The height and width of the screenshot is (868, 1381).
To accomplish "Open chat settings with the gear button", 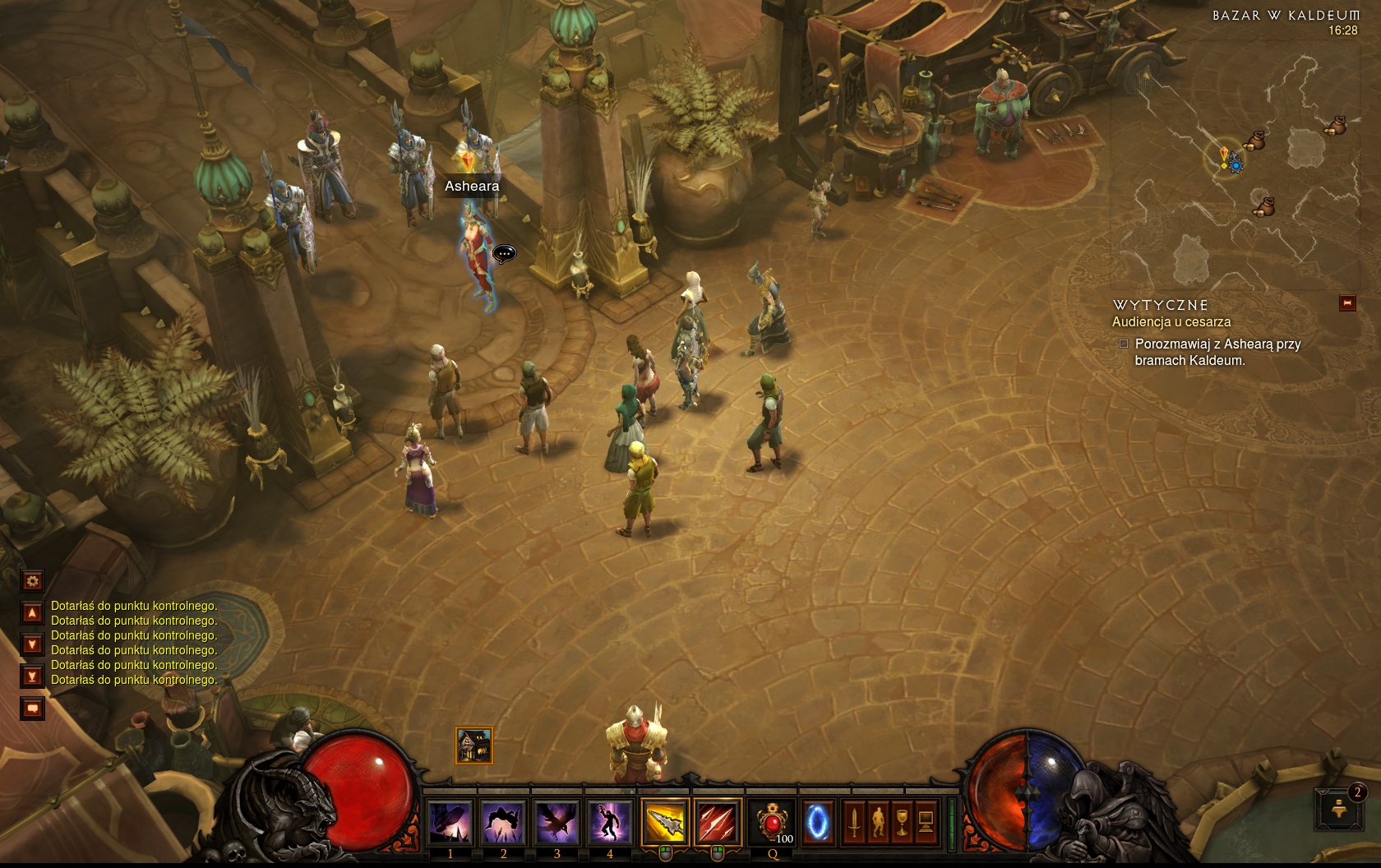I will tap(32, 581).
